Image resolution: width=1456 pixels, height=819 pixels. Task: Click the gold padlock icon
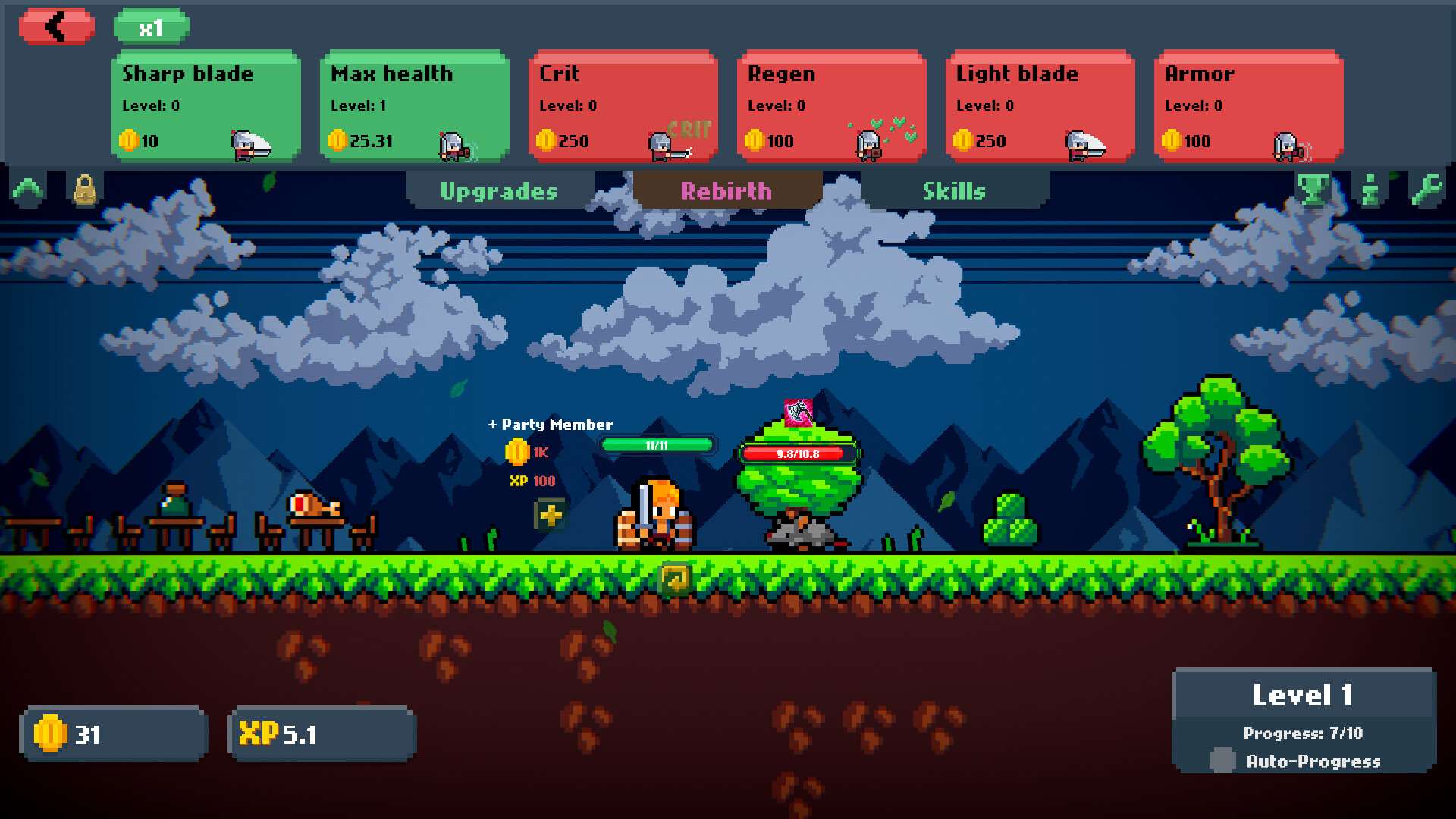(x=84, y=190)
